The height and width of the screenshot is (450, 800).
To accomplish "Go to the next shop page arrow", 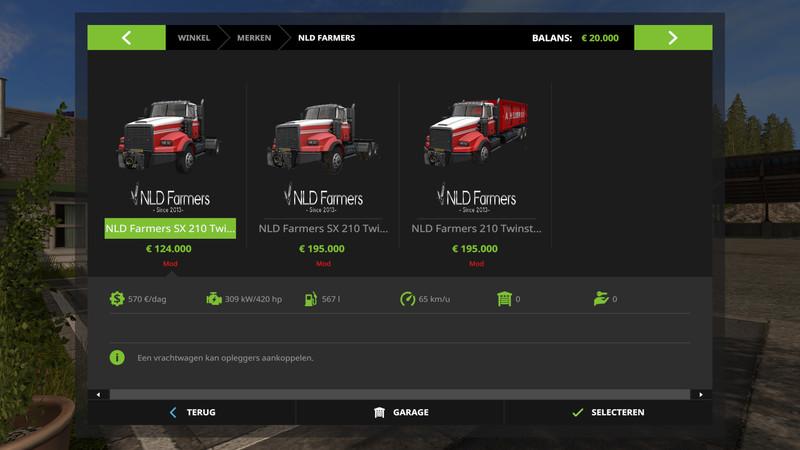I will coord(673,38).
